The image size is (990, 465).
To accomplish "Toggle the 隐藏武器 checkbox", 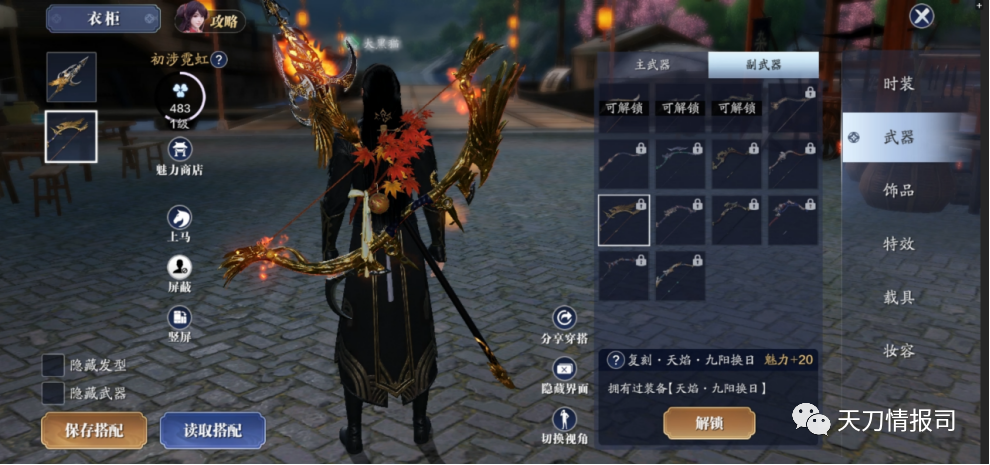I will (x=54, y=393).
